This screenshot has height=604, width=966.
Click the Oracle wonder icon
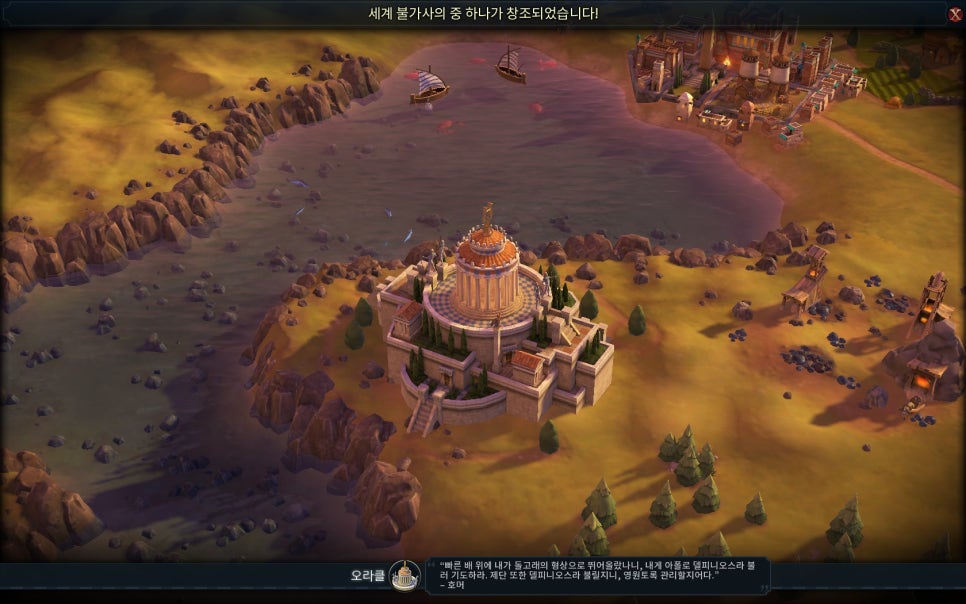pyautogui.click(x=405, y=575)
